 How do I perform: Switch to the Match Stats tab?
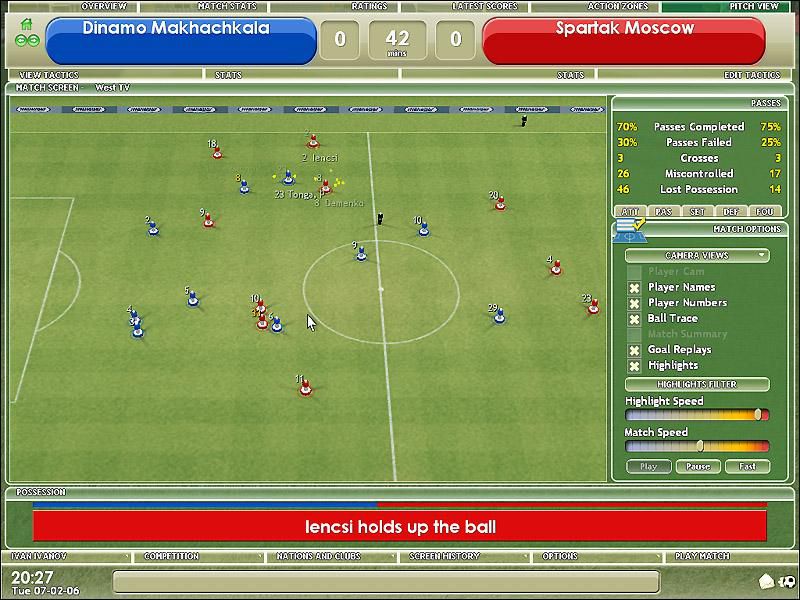(x=228, y=6)
